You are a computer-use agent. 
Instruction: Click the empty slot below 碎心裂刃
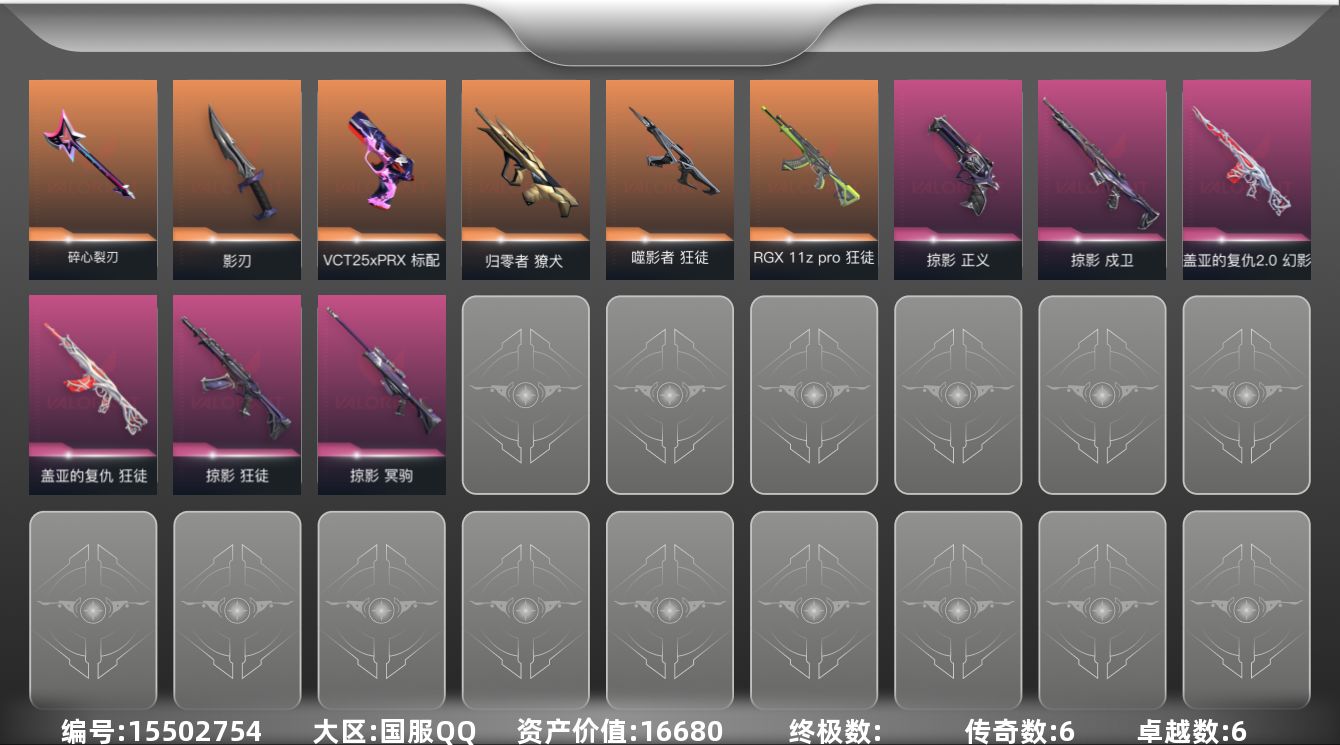click(x=93, y=611)
